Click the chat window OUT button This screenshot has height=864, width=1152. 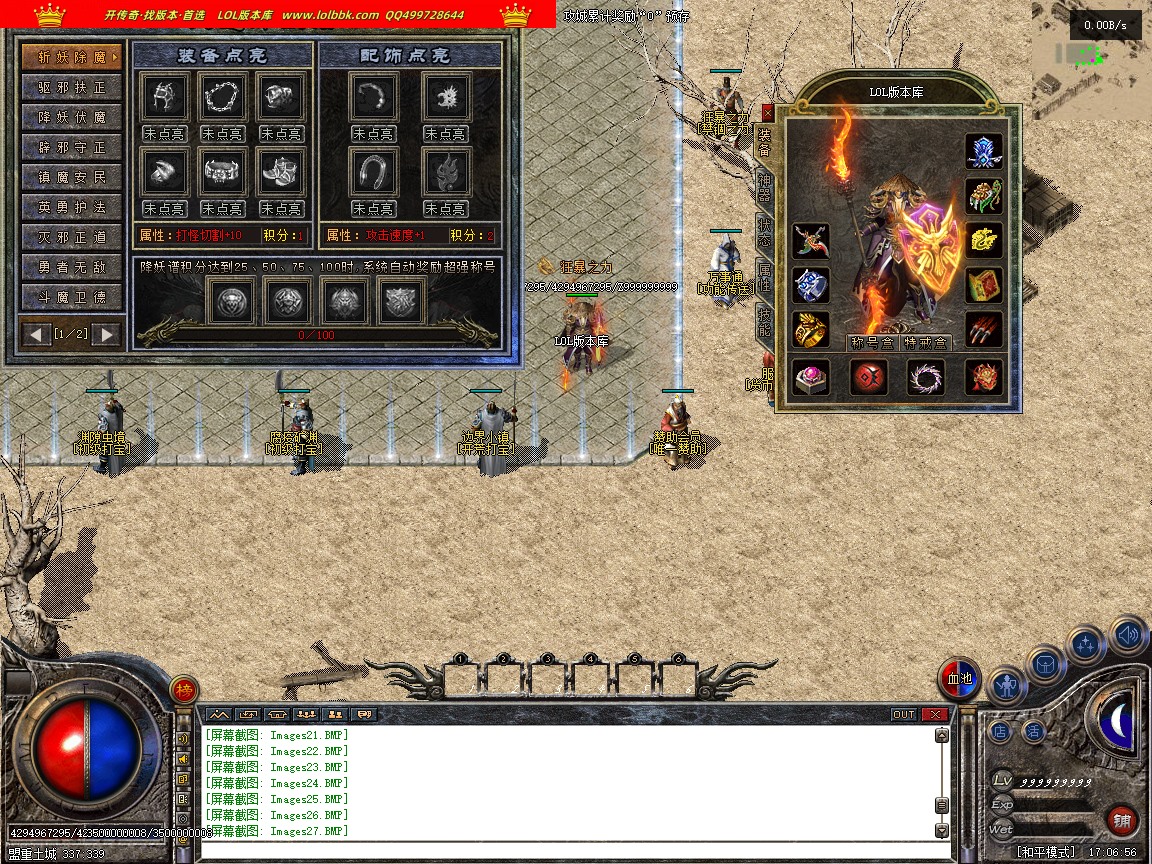pos(904,714)
